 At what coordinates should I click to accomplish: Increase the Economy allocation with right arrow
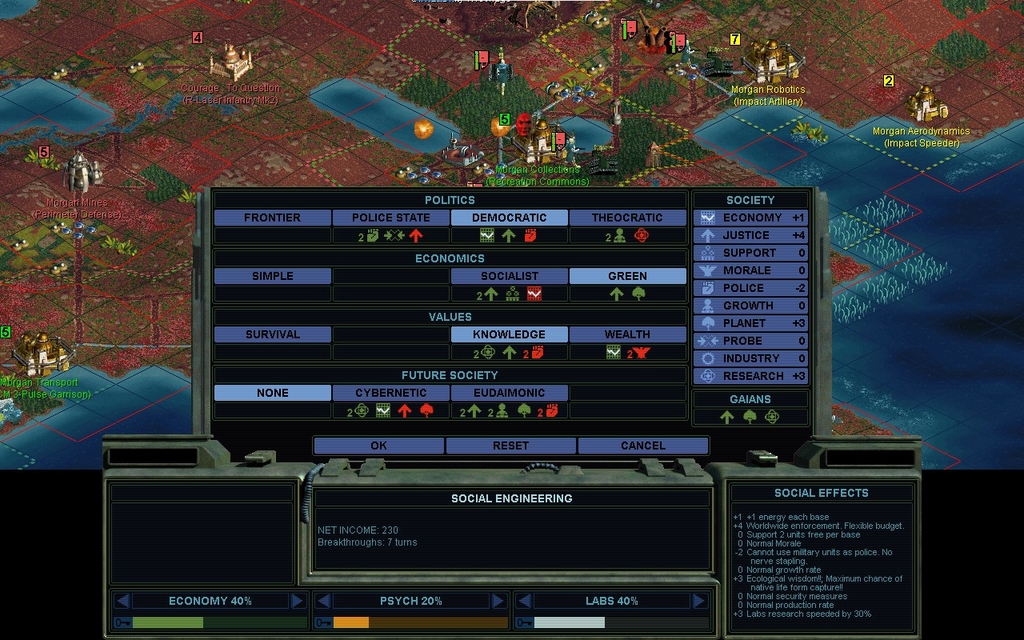click(297, 601)
